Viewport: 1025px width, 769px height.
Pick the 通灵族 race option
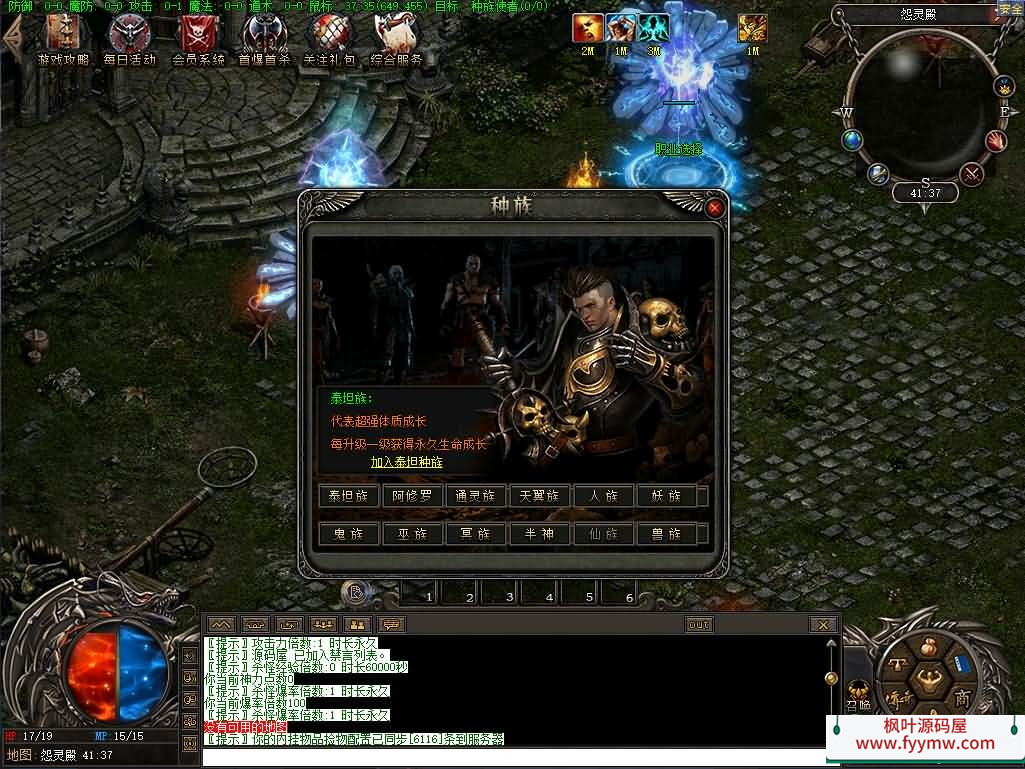pyautogui.click(x=476, y=496)
